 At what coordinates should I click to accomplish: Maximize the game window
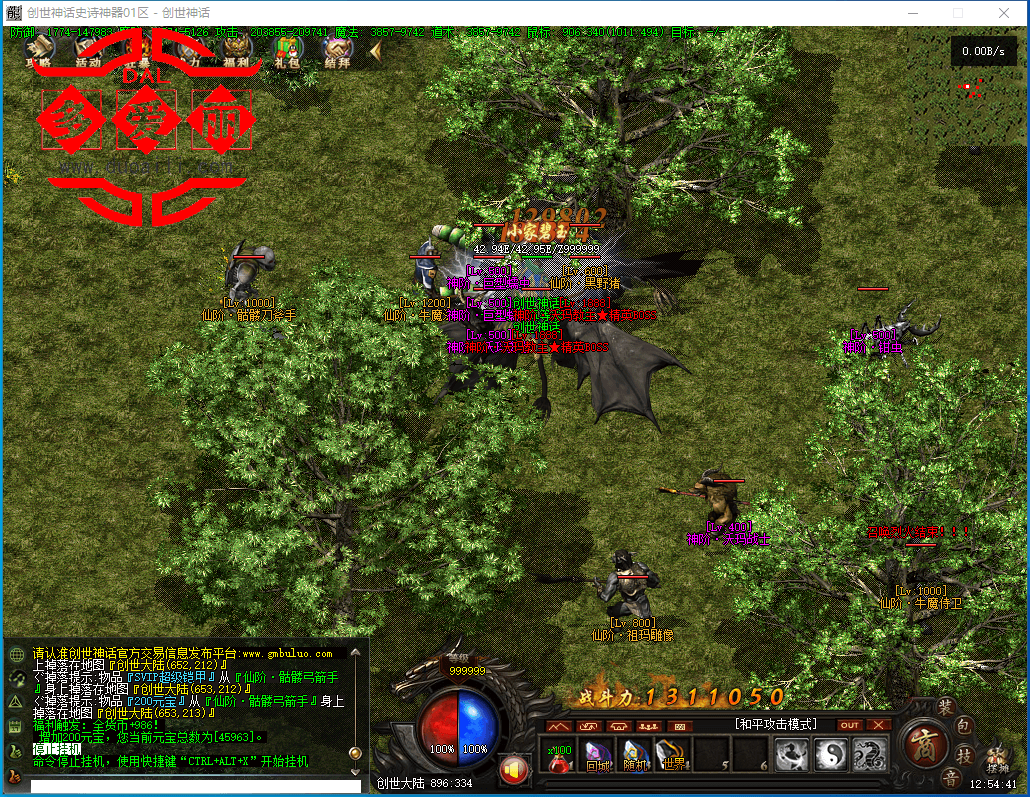point(958,13)
